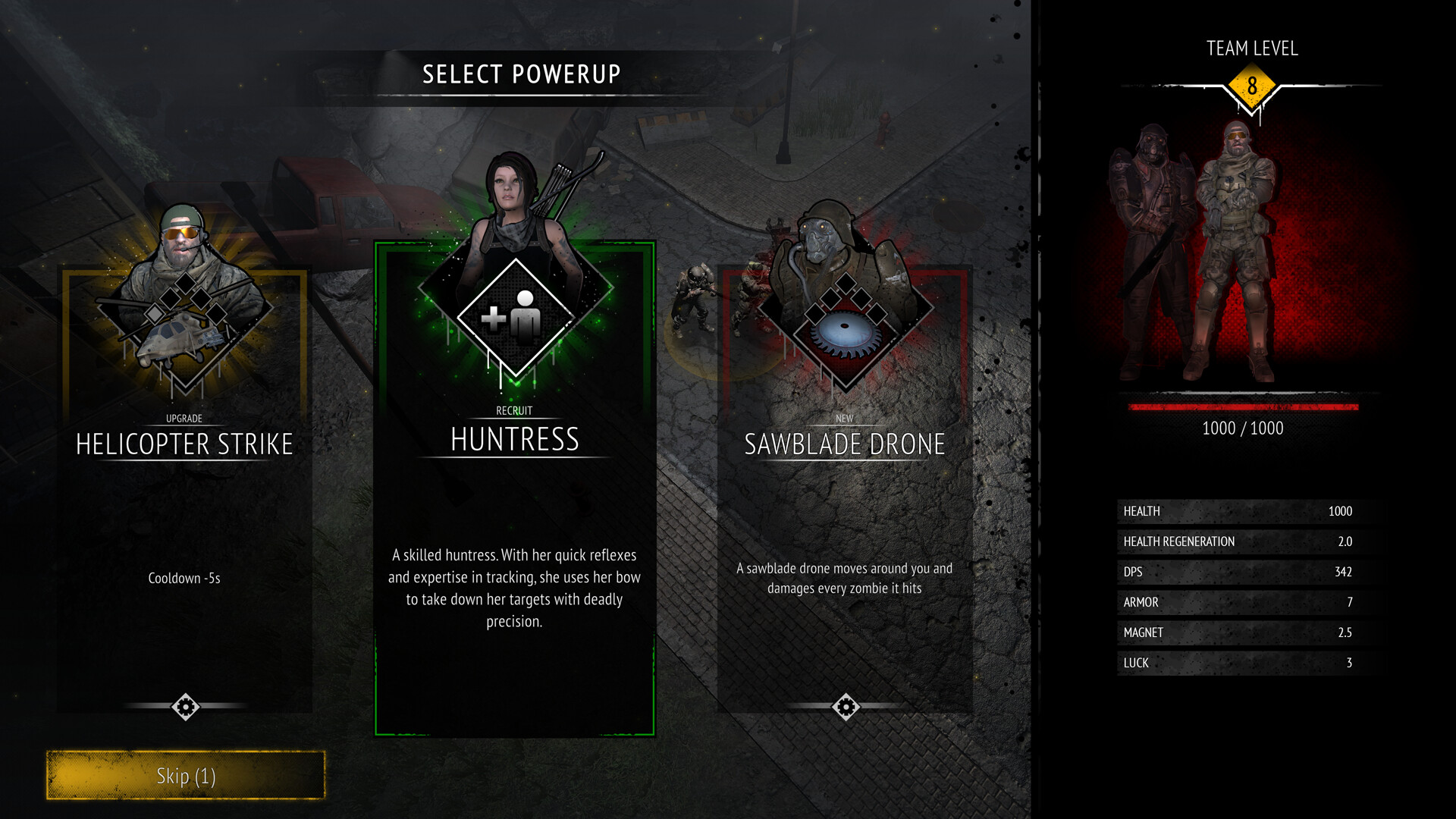Click the reroll icon below Helicopter Strike
This screenshot has height=819, width=1456.
pyautogui.click(x=184, y=707)
